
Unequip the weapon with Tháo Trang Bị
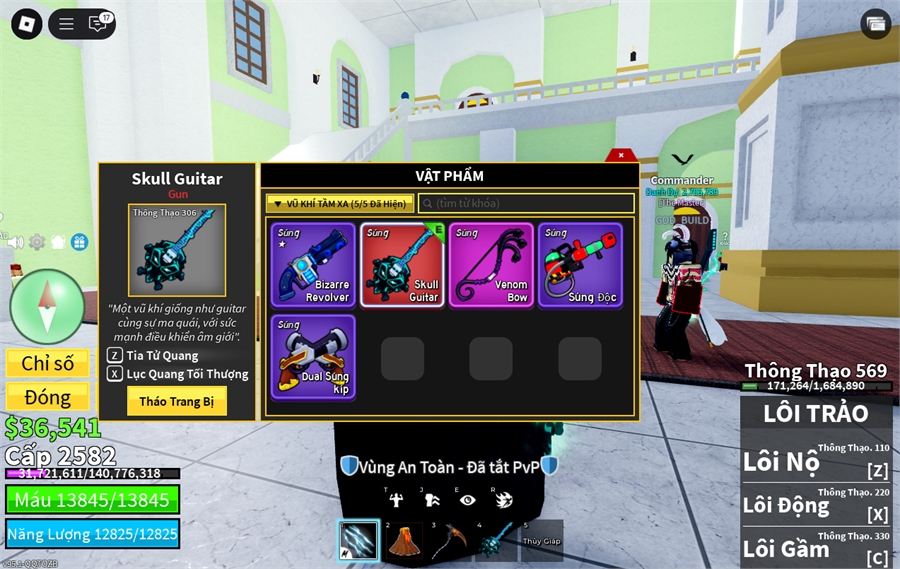(x=177, y=400)
